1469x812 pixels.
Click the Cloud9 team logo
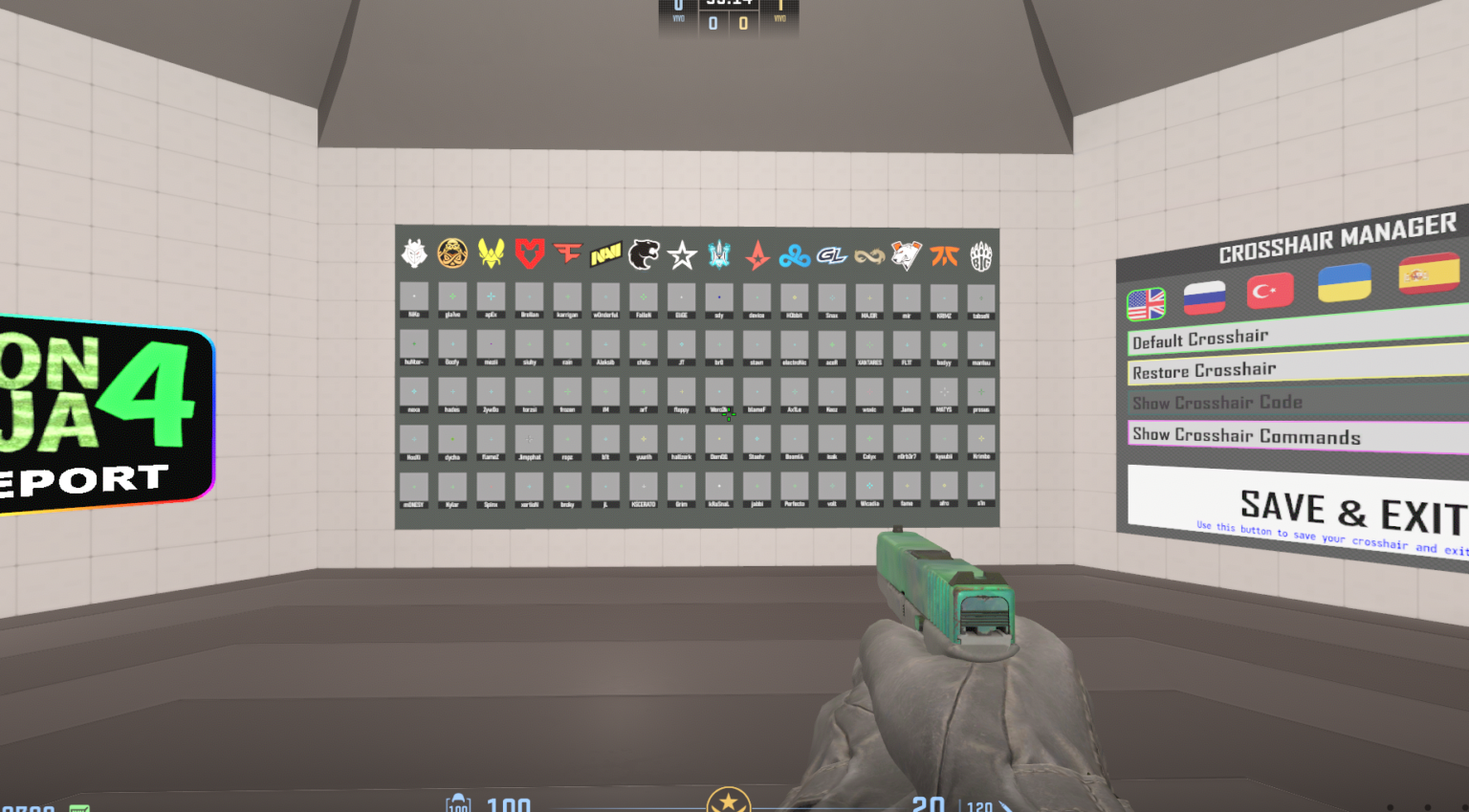(794, 253)
